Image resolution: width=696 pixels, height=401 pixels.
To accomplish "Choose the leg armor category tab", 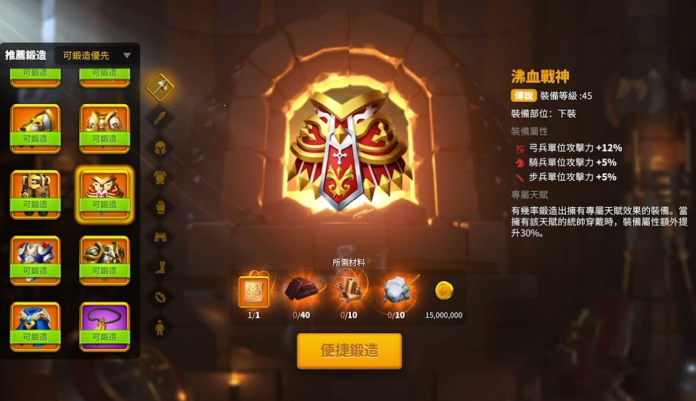I will (x=159, y=237).
